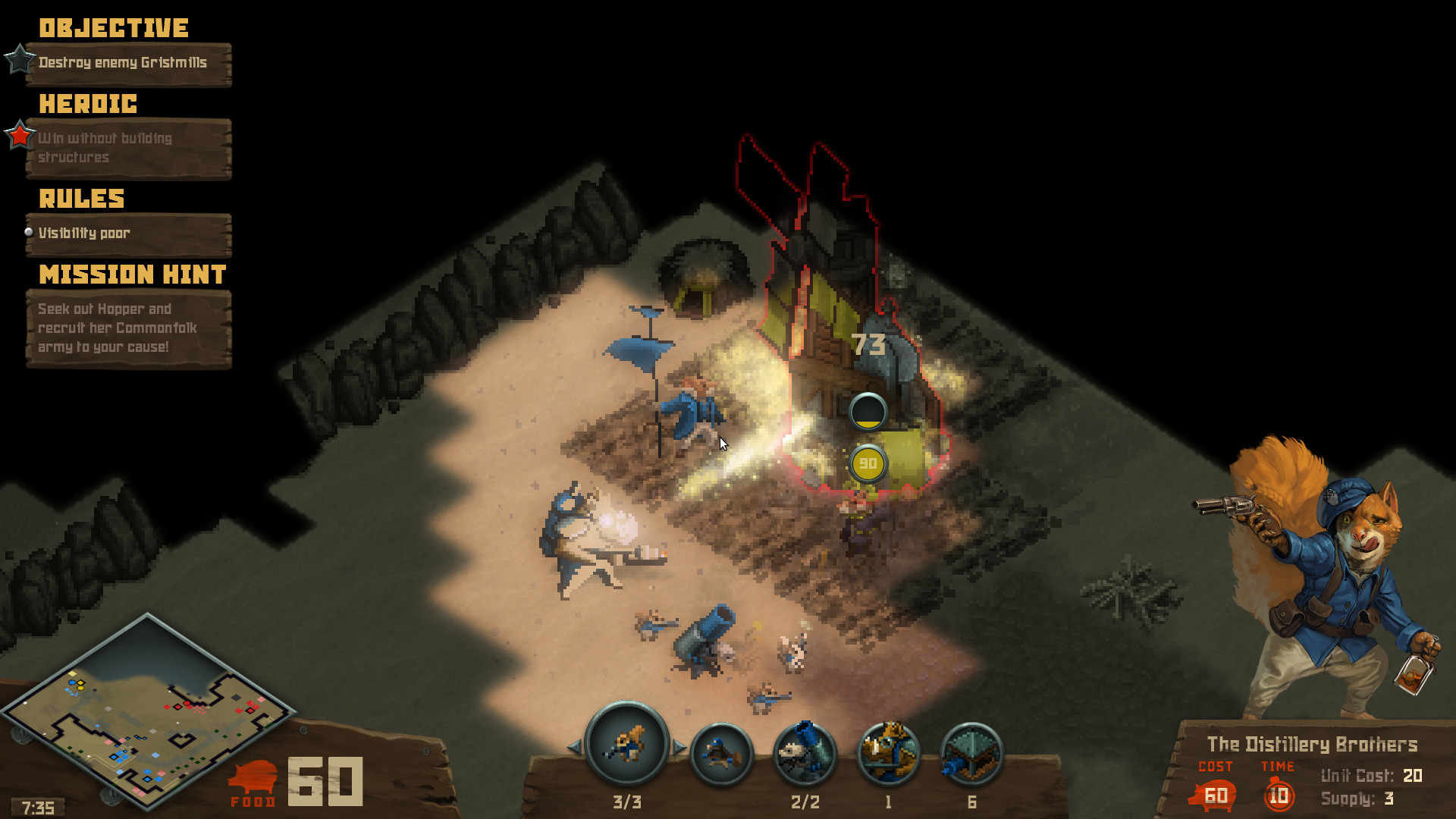Select the squirrel rifleman unit icon
Image resolution: width=1456 pixels, height=819 pixels.
pyautogui.click(x=627, y=744)
